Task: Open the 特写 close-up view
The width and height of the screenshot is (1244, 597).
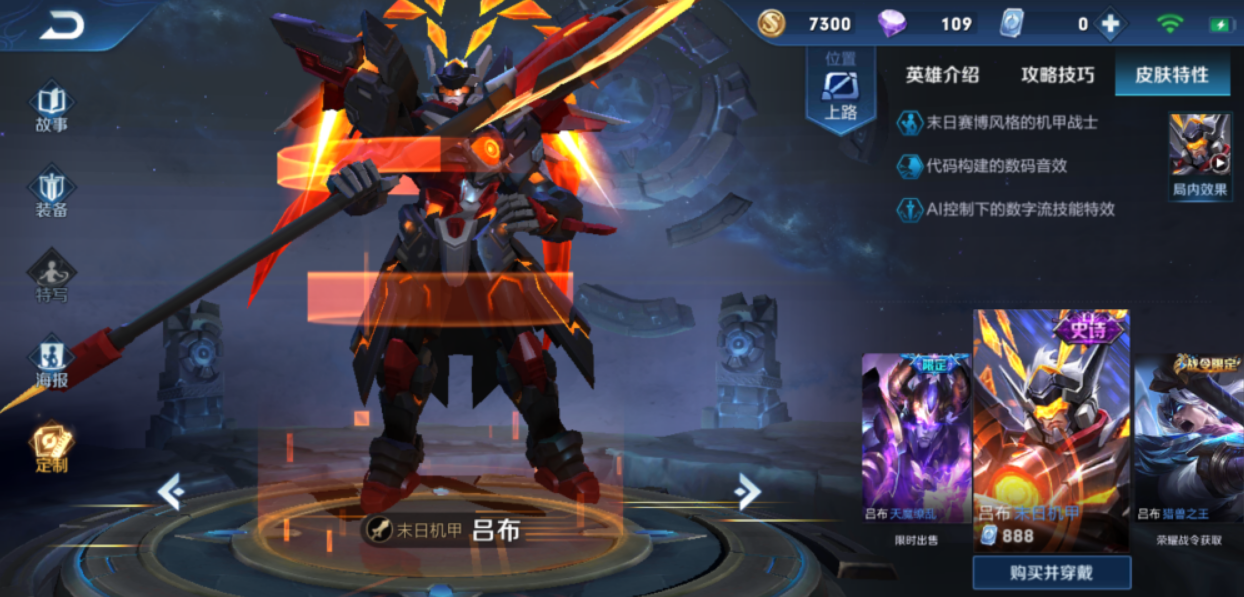Action: (51, 277)
